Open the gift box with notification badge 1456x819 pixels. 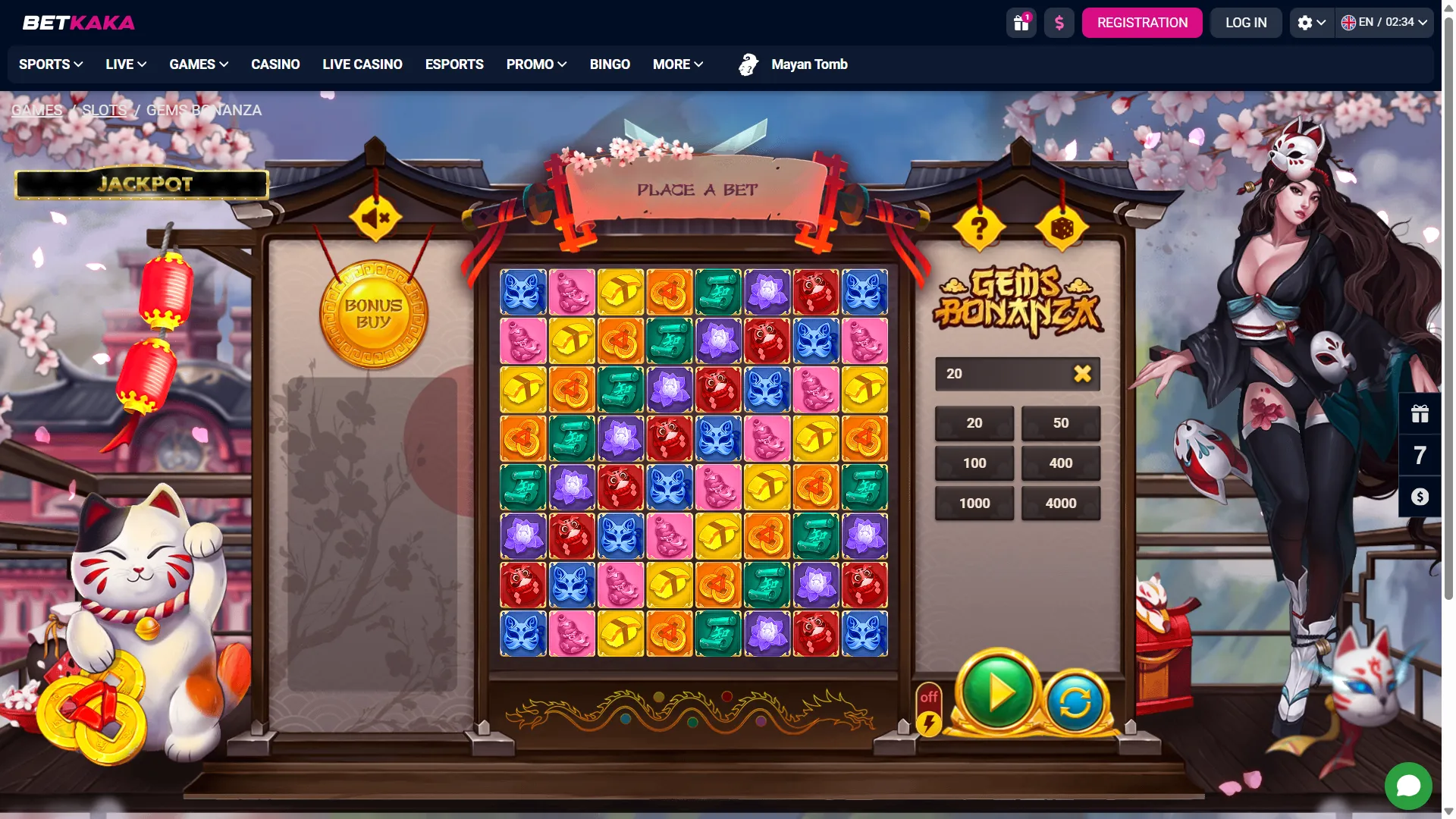click(1021, 23)
